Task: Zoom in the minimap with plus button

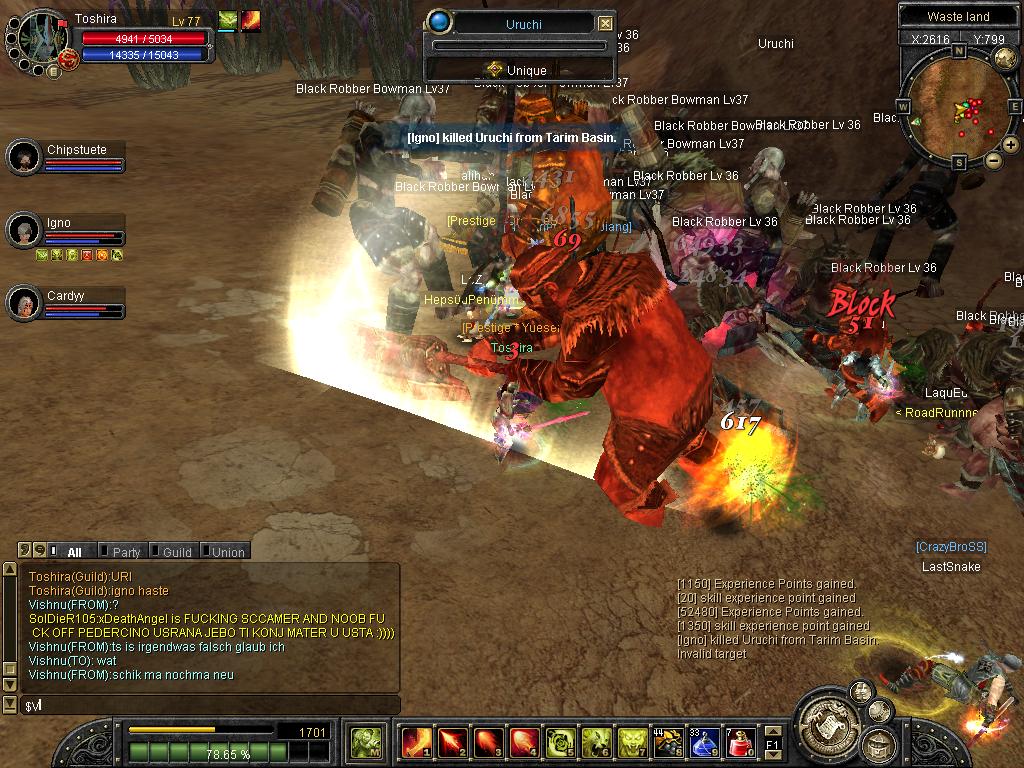Action: tap(1010, 145)
